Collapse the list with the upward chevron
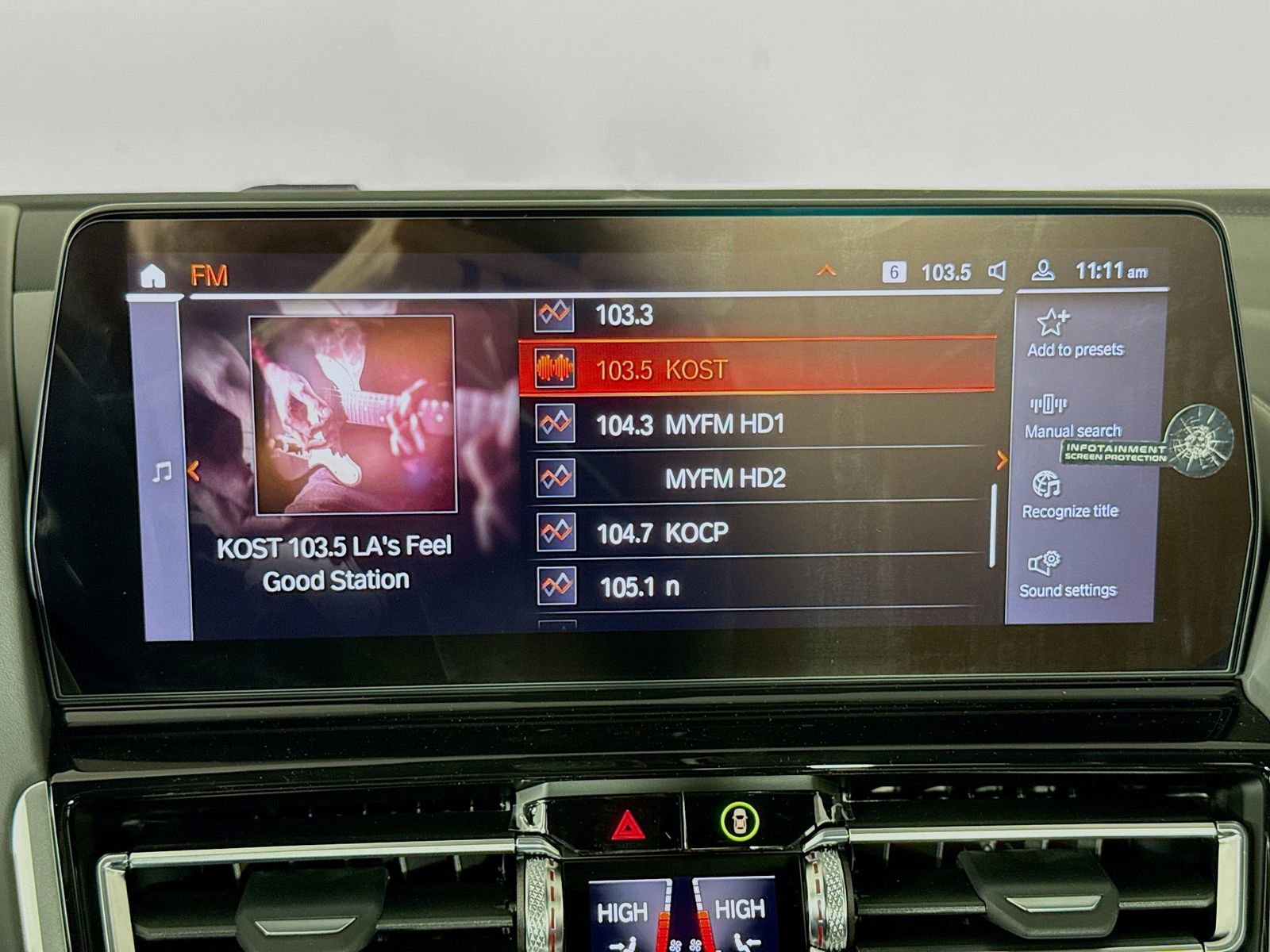Viewport: 1270px width, 952px height. 826,271
